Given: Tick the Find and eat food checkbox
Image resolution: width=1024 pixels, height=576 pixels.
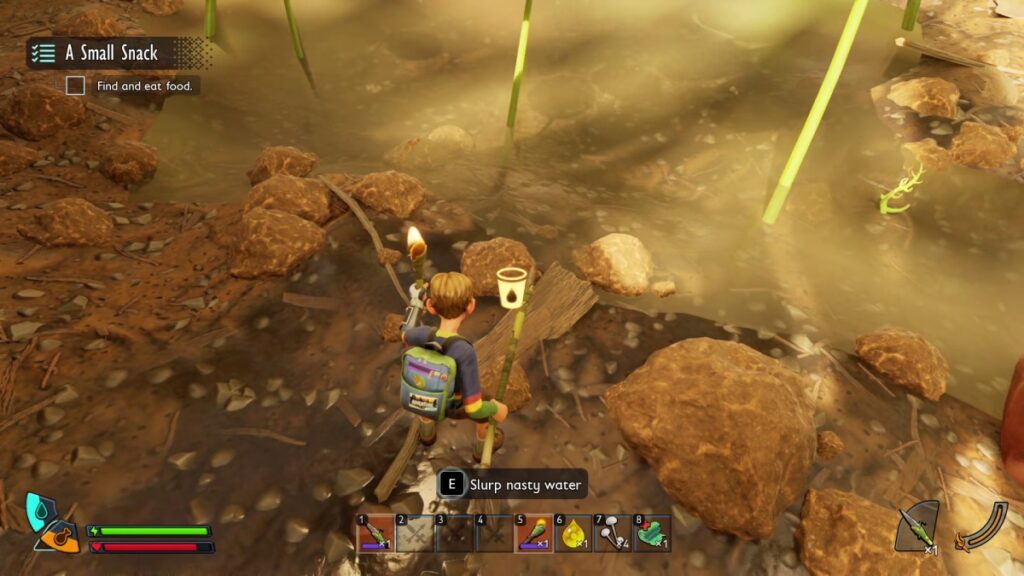Looking at the screenshot, I should point(75,86).
